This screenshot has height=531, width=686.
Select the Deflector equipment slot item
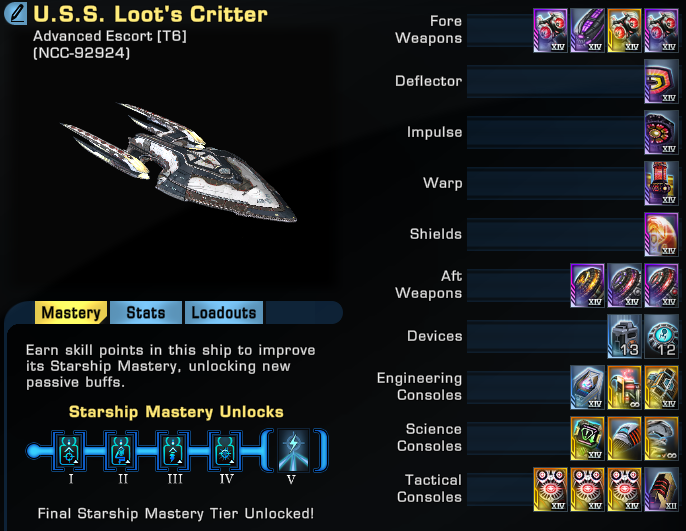(661, 81)
